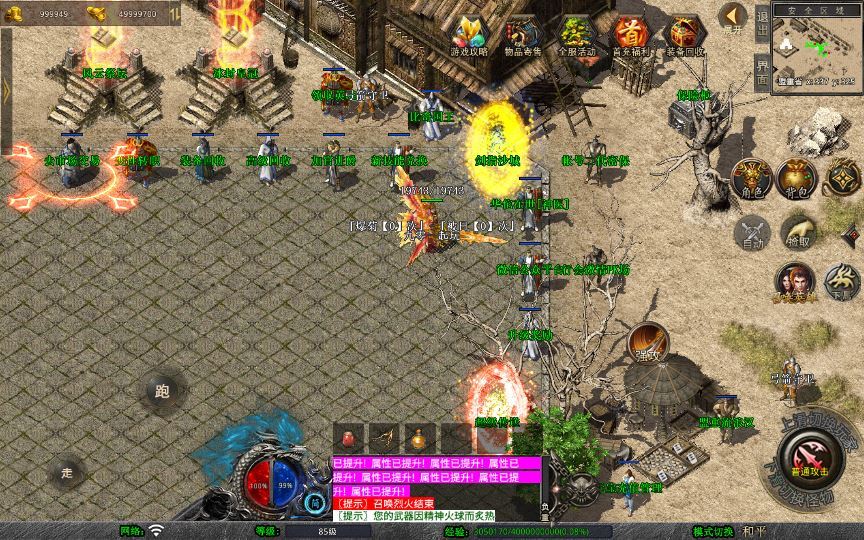This screenshot has width=864, height=540.
Task: Open the 物品寄售 item consignment menu
Action: click(523, 35)
